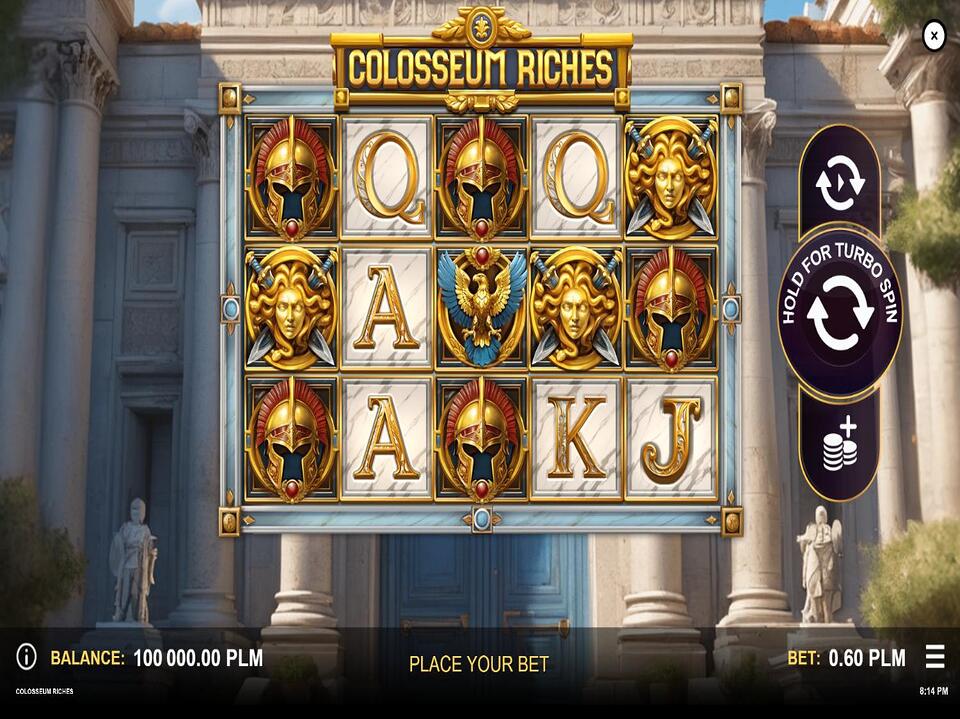960x719 pixels.
Task: Close the game with the X button
Action: [x=933, y=37]
